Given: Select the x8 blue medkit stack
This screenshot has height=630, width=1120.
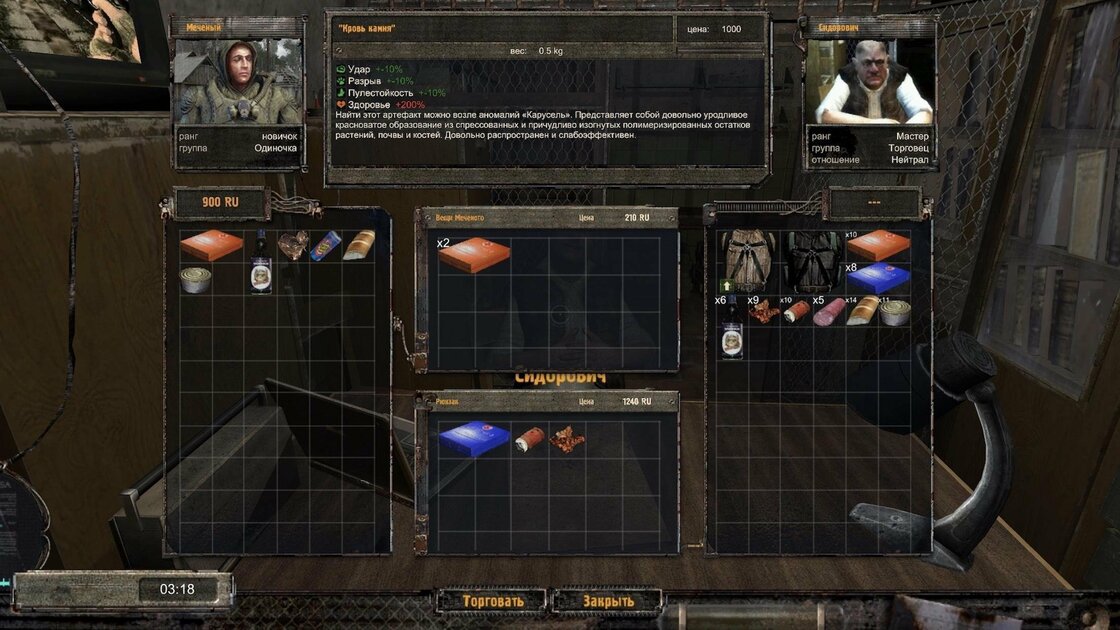Looking at the screenshot, I should pos(878,277).
